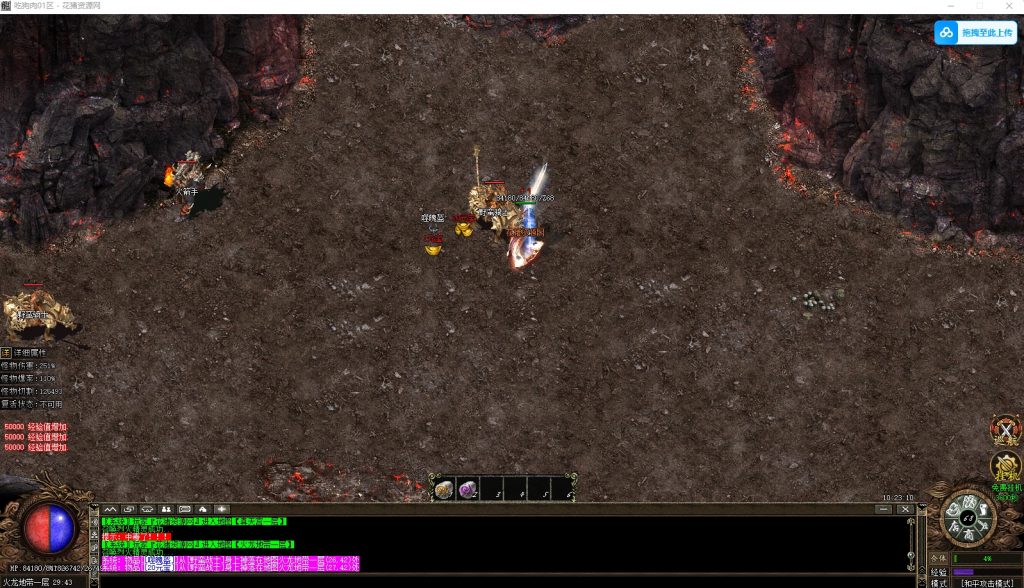Activate the 挂机 auto-battle icon
Image resolution: width=1024 pixels, height=588 pixels.
(x=1004, y=466)
